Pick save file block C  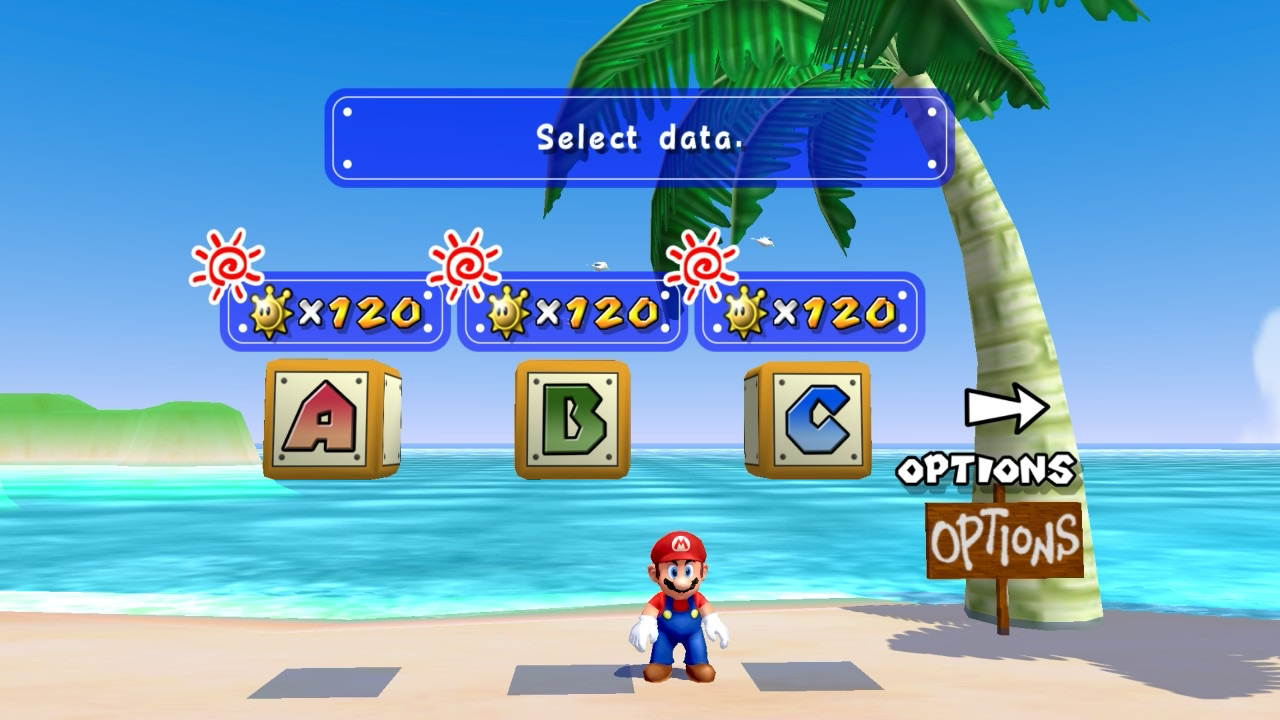click(810, 419)
